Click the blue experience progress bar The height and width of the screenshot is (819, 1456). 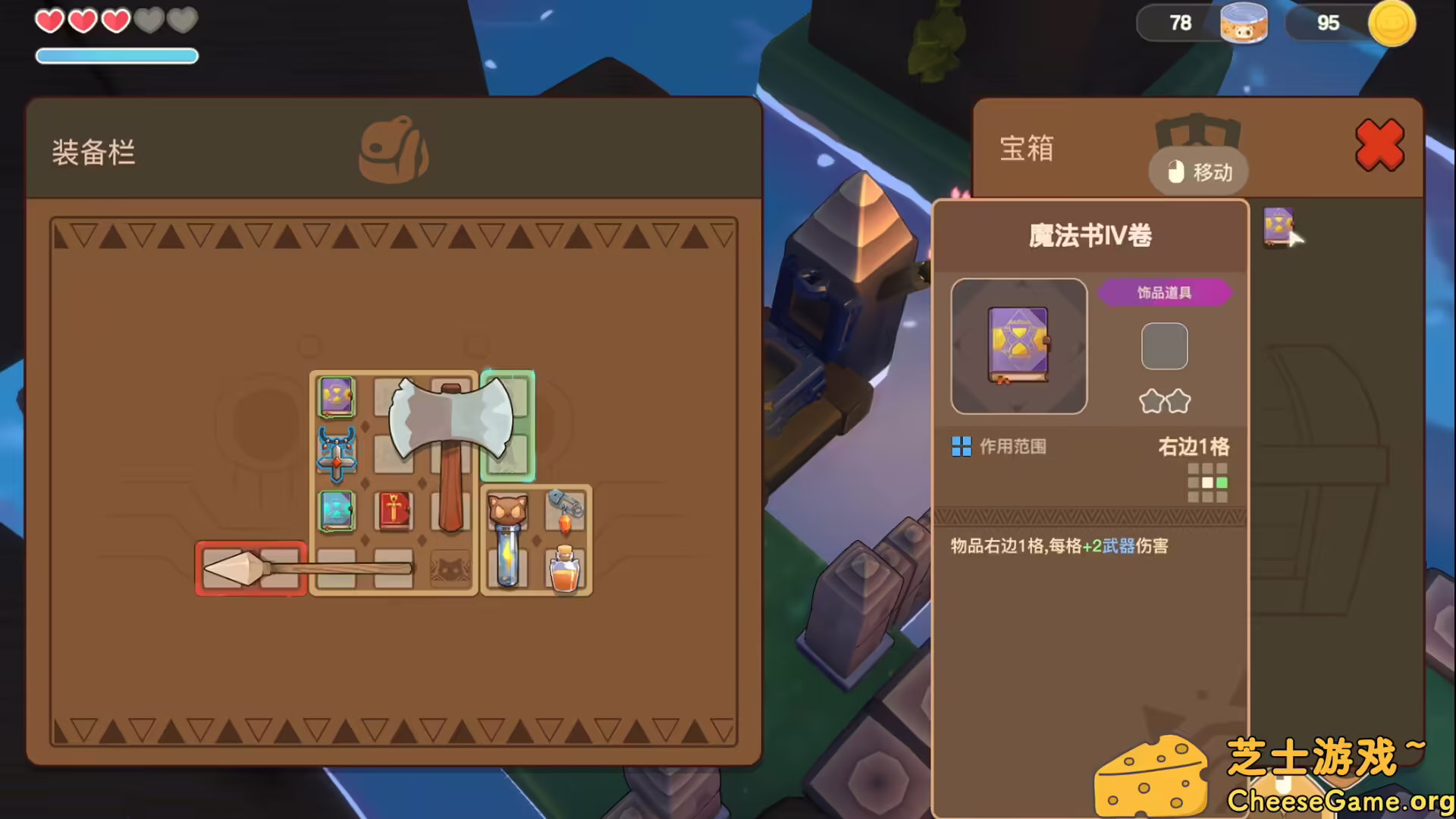116,55
